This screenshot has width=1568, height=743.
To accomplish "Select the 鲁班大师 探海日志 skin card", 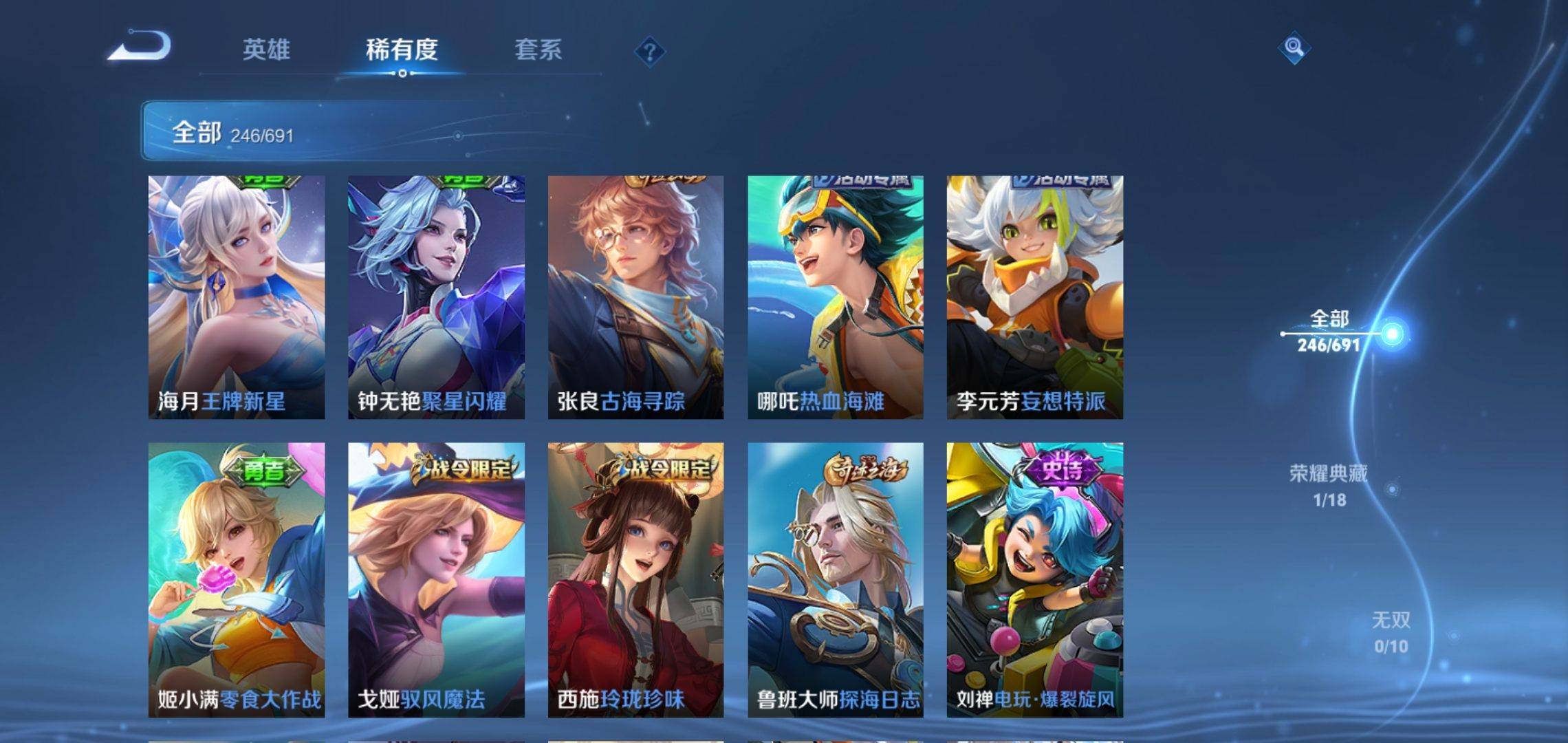I will click(836, 579).
